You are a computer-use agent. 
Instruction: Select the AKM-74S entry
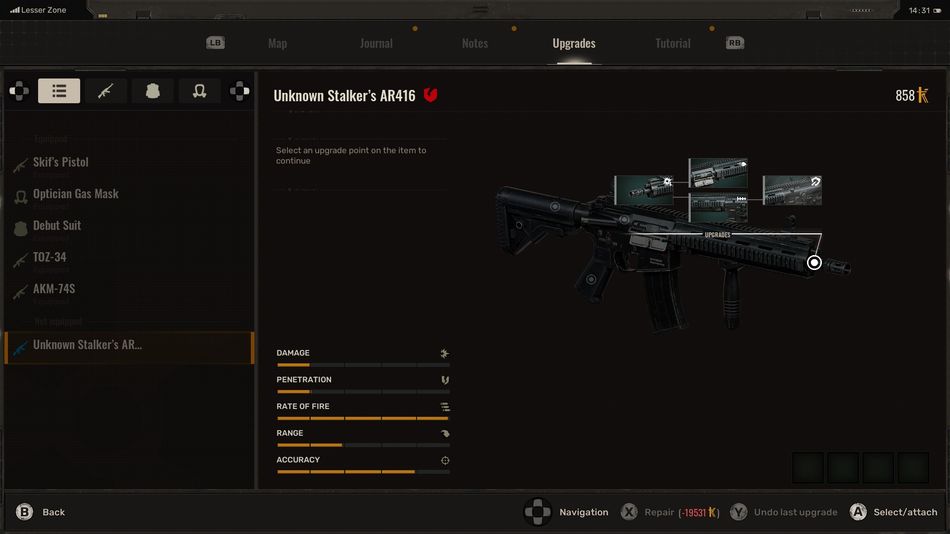(x=54, y=289)
